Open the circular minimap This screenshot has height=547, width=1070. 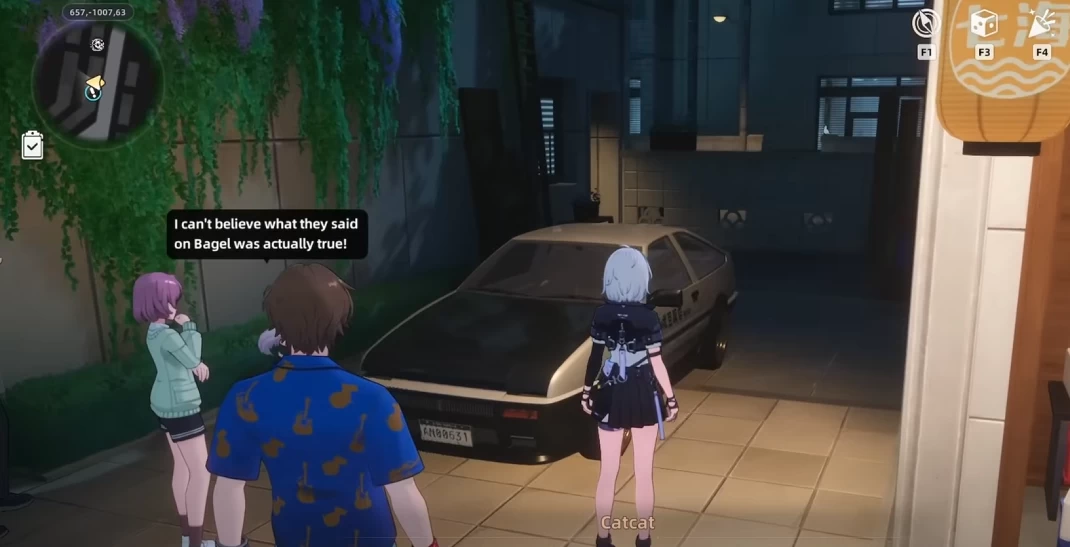pos(96,84)
